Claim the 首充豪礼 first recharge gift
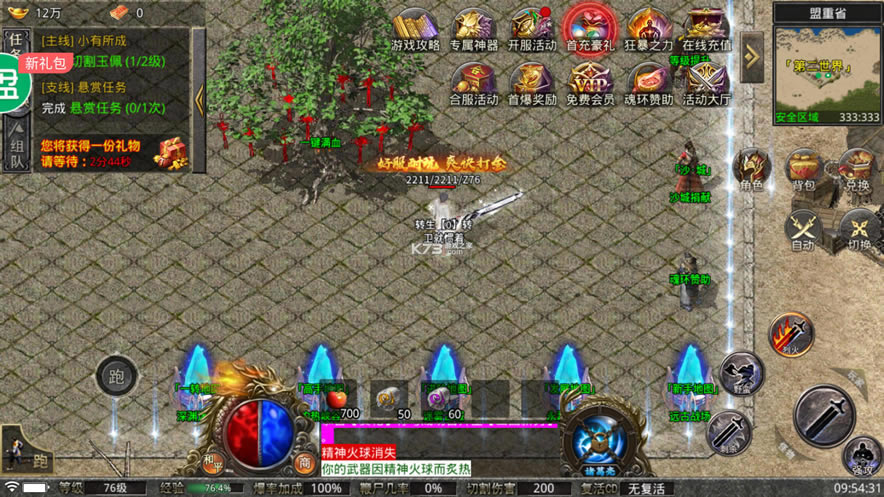The width and height of the screenshot is (884, 497). pos(590,27)
